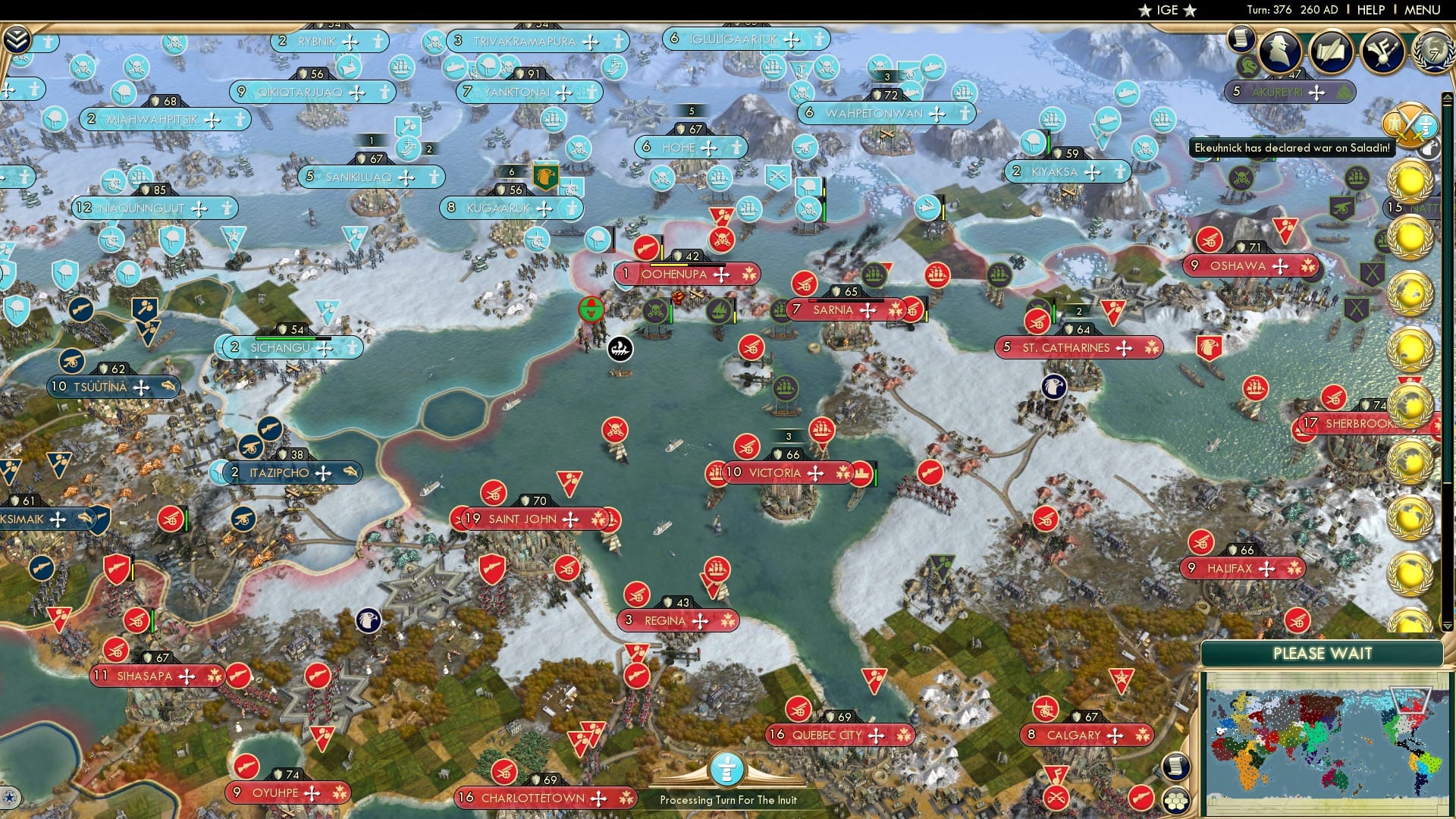Viewport: 1456px width, 819px height.
Task: Open the IGE editor from the top bar
Action: click(x=1166, y=10)
